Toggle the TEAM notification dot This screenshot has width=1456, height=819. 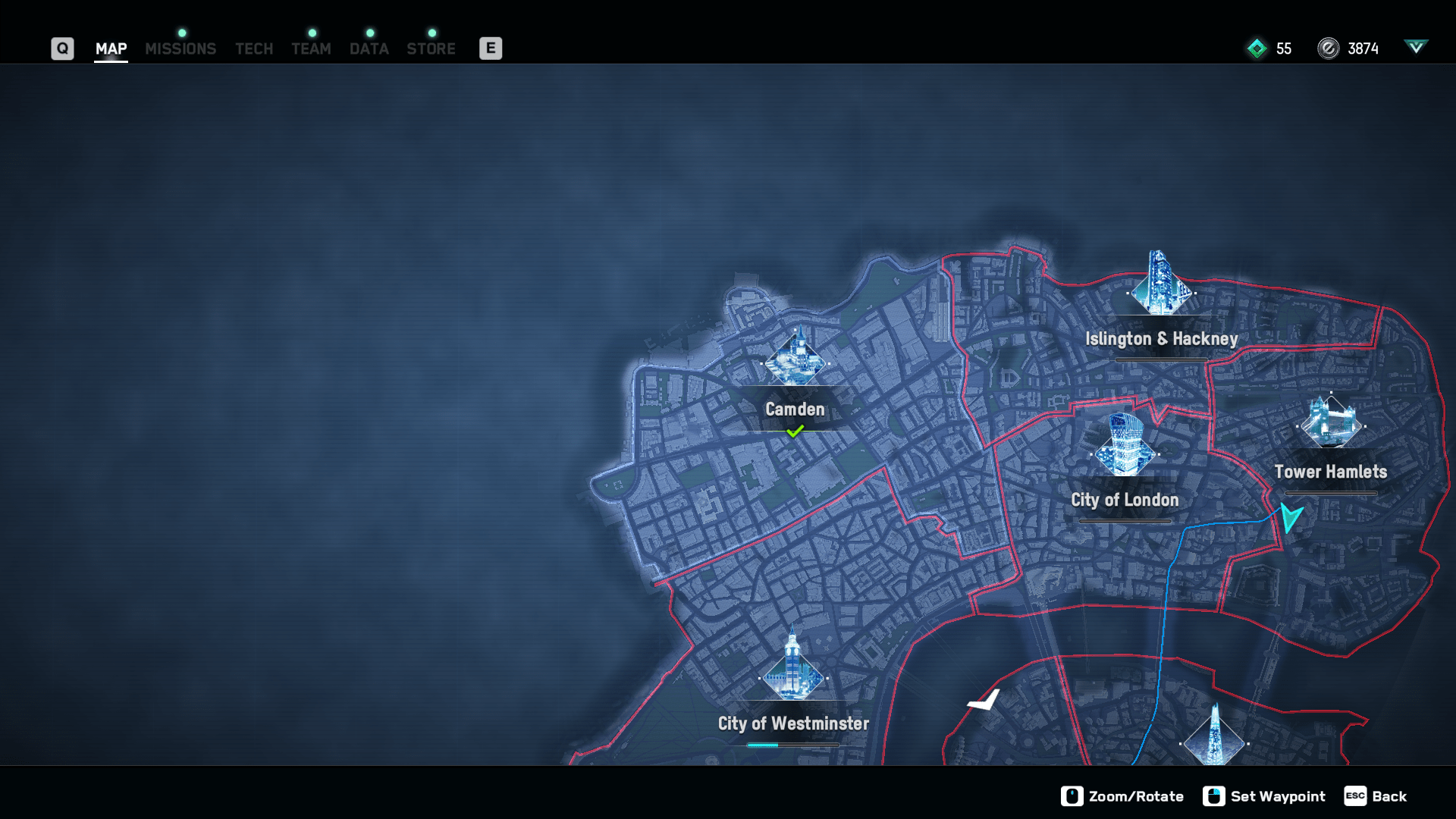(311, 33)
